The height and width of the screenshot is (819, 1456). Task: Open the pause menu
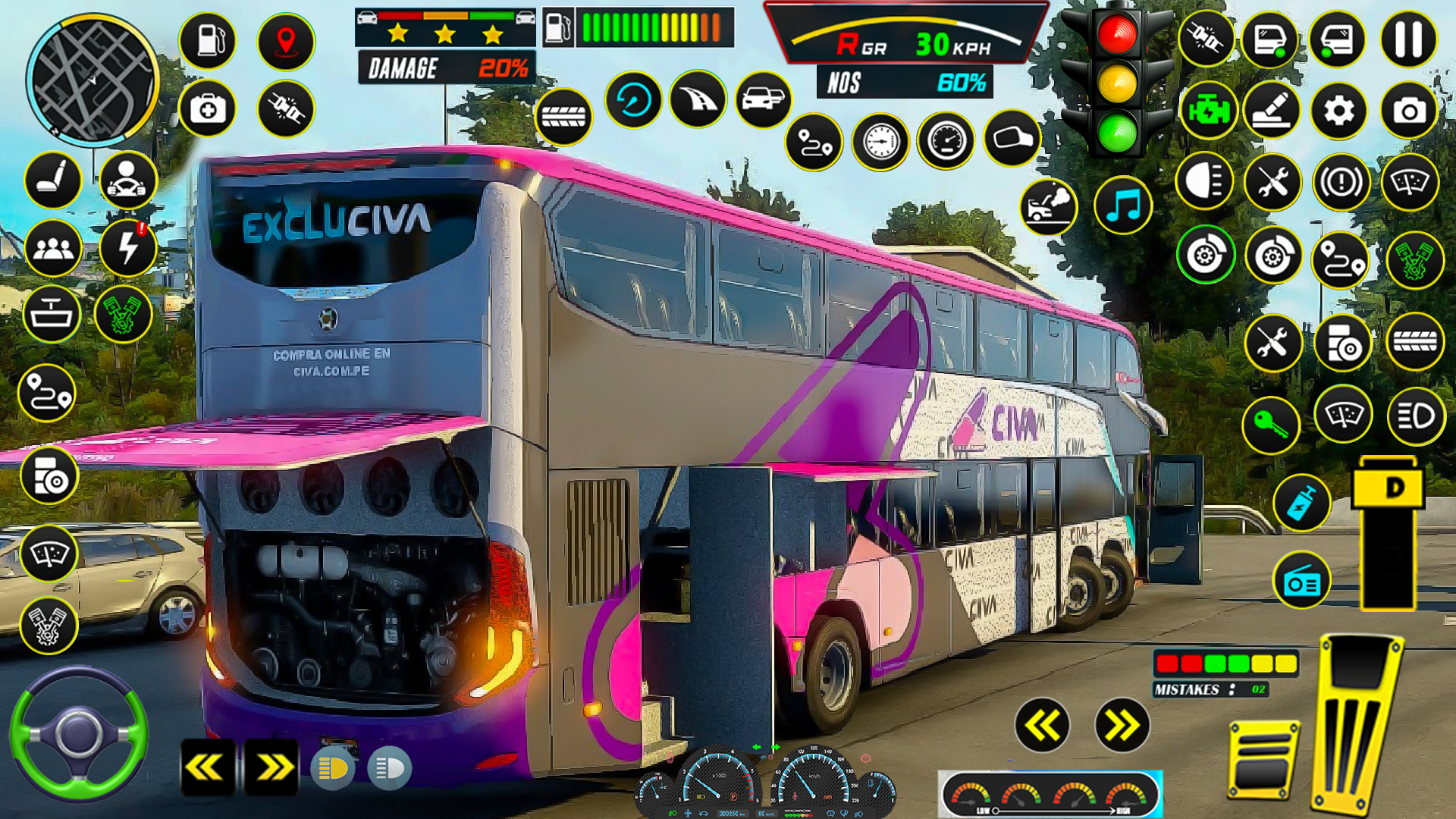(1407, 38)
